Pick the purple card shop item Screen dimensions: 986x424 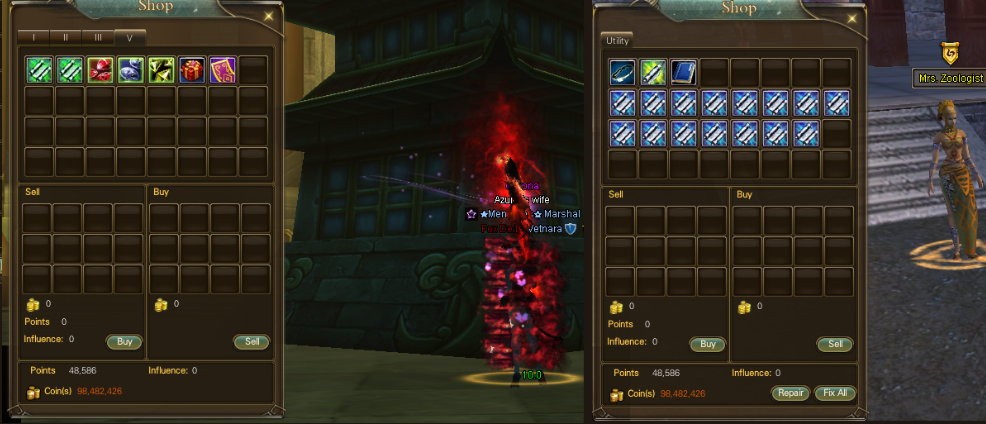(x=223, y=70)
